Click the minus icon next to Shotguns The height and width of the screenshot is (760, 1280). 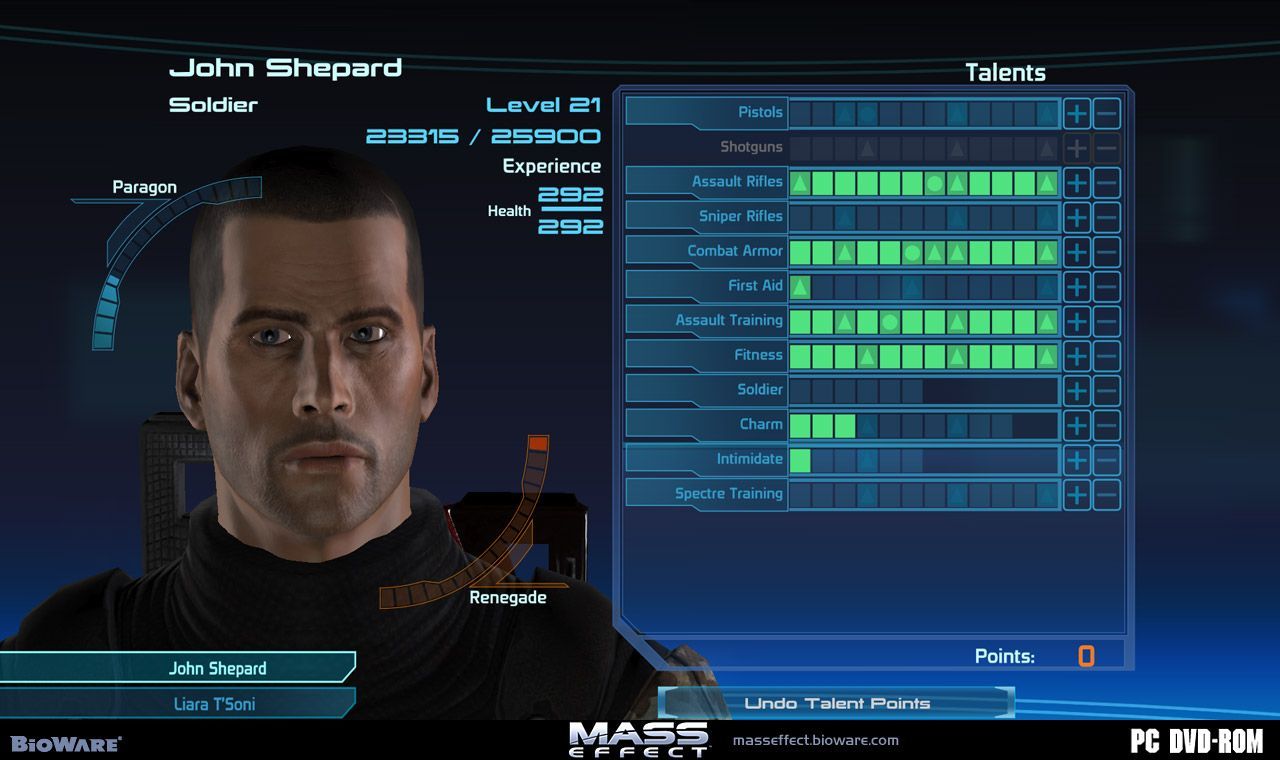(x=1107, y=147)
